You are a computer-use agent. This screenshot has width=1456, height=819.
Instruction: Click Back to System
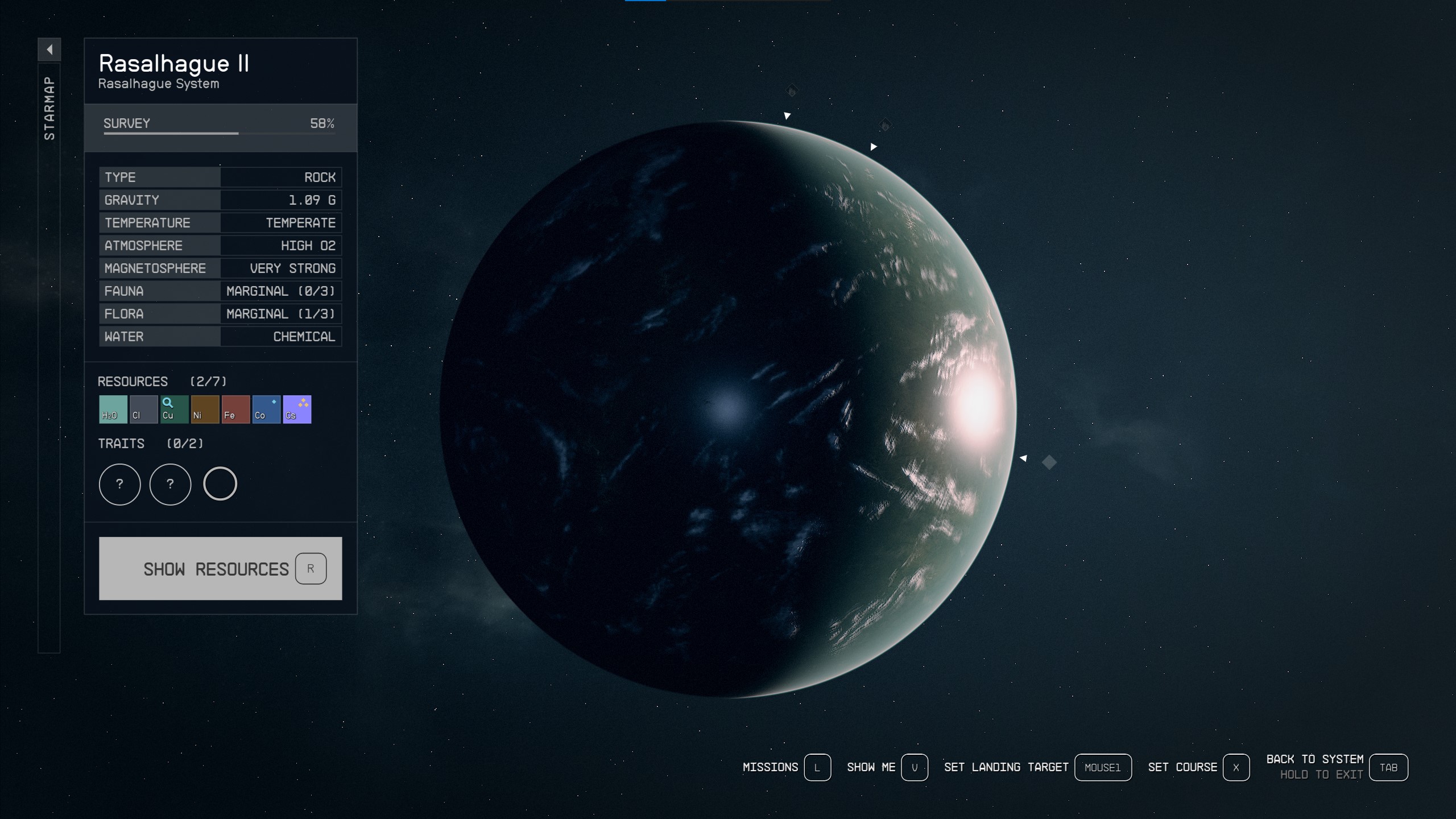(1316, 759)
